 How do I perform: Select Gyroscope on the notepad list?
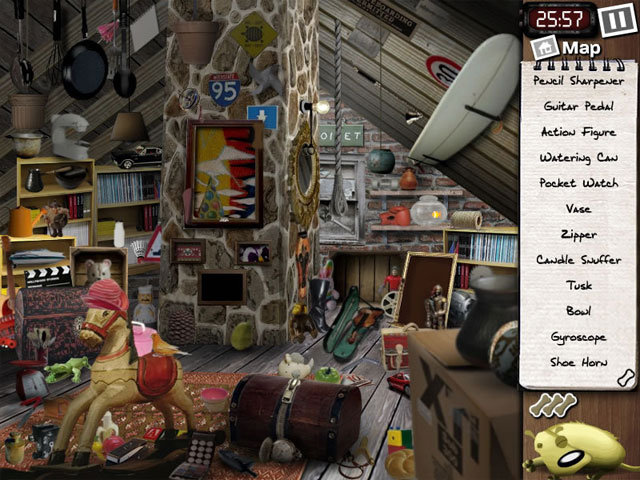(579, 338)
